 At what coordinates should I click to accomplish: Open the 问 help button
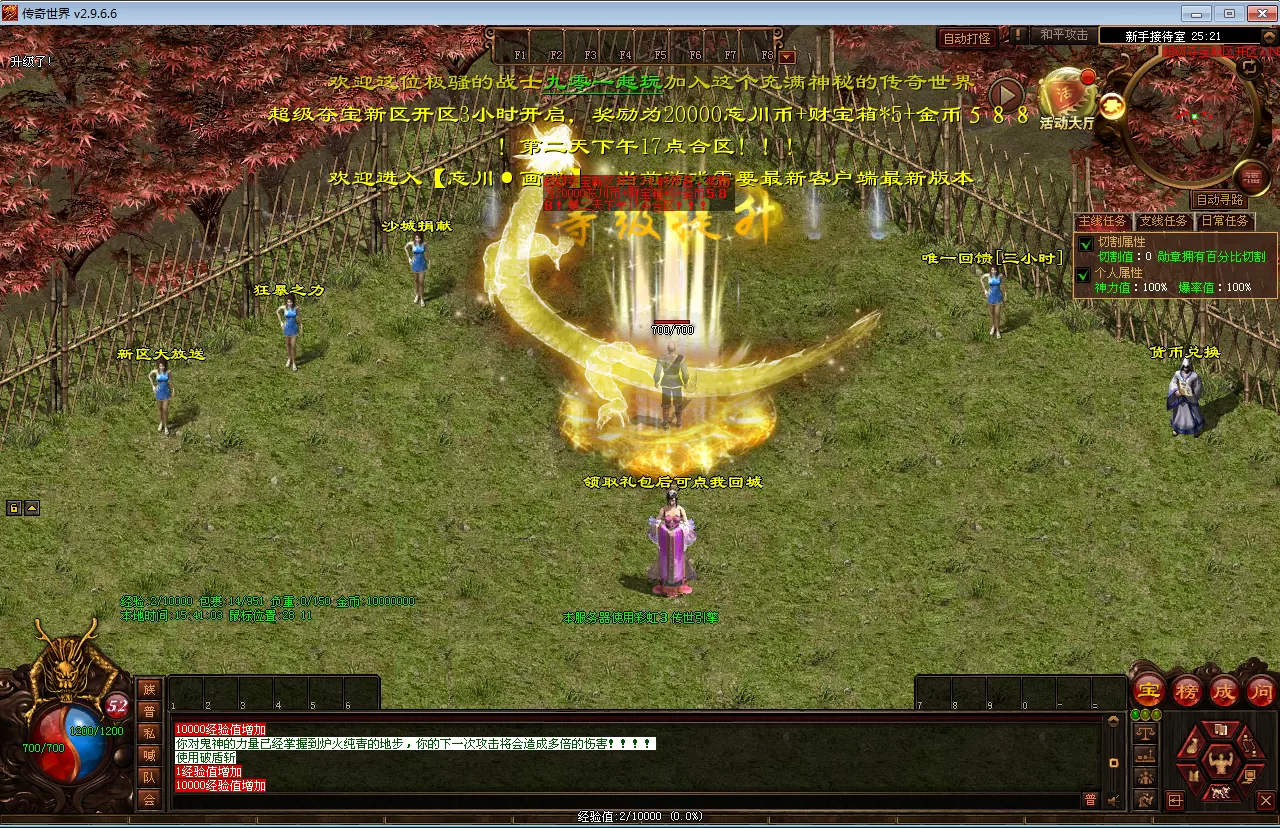(1261, 690)
